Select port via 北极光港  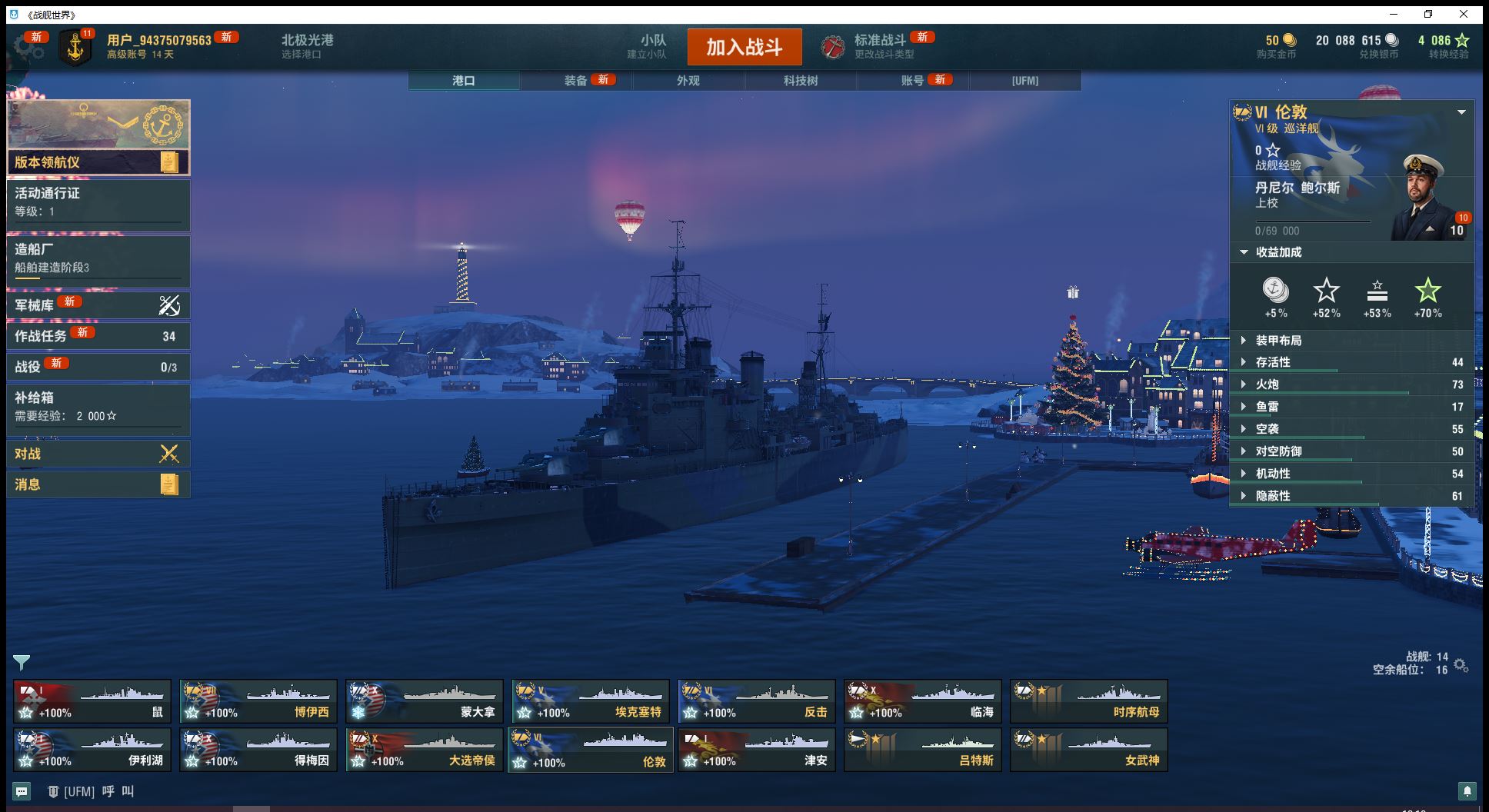tap(307, 46)
